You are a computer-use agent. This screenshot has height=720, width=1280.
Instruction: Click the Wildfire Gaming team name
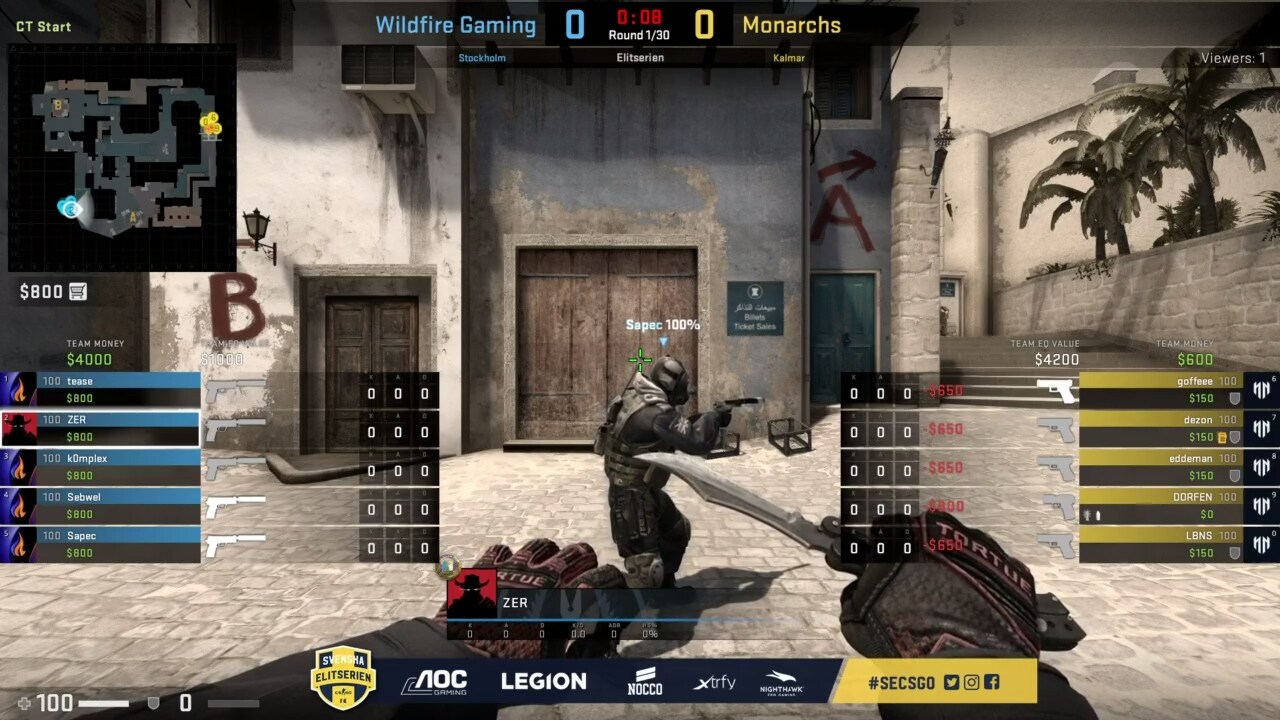click(455, 25)
